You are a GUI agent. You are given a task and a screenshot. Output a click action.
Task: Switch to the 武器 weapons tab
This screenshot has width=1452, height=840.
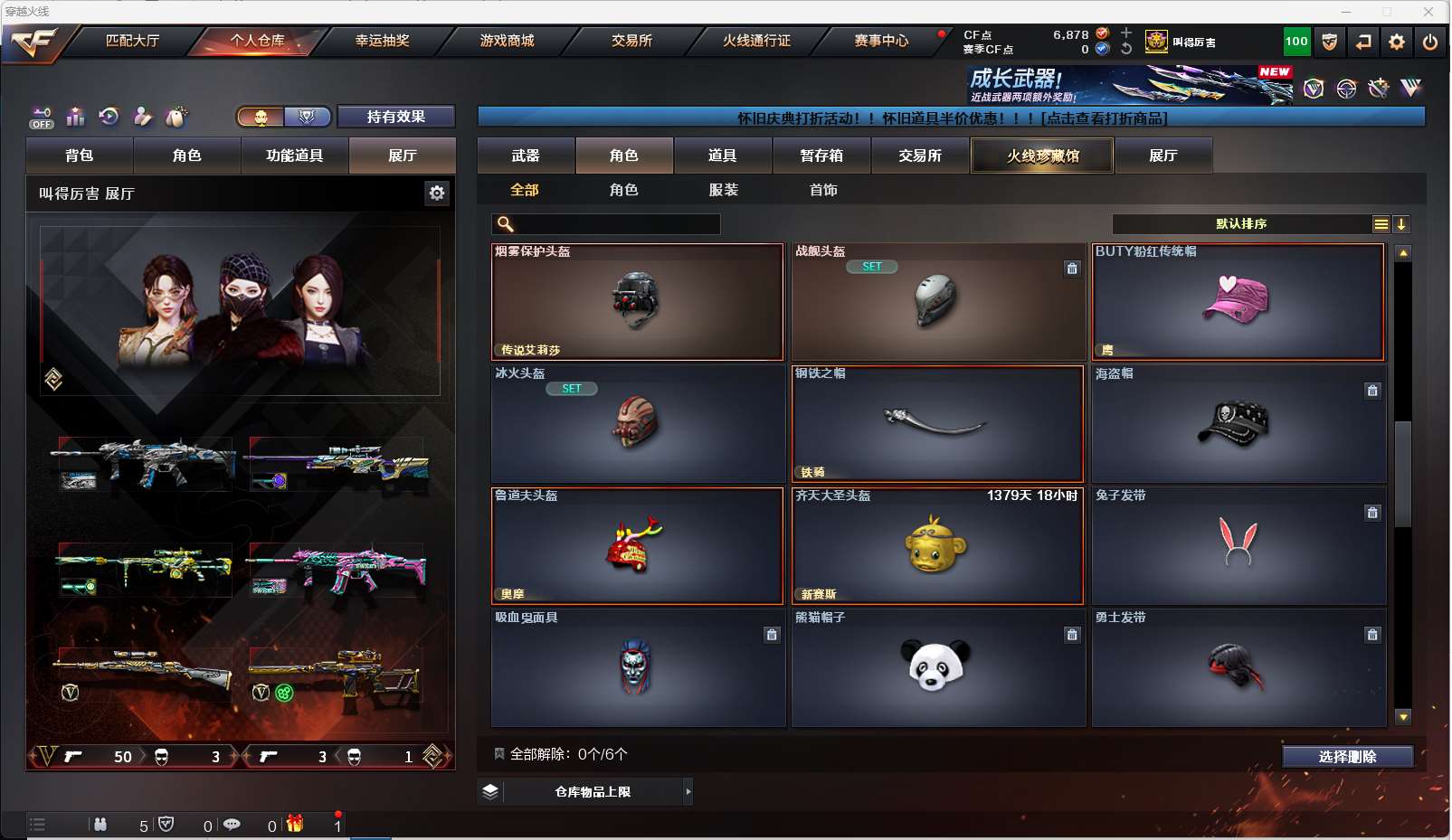(526, 156)
